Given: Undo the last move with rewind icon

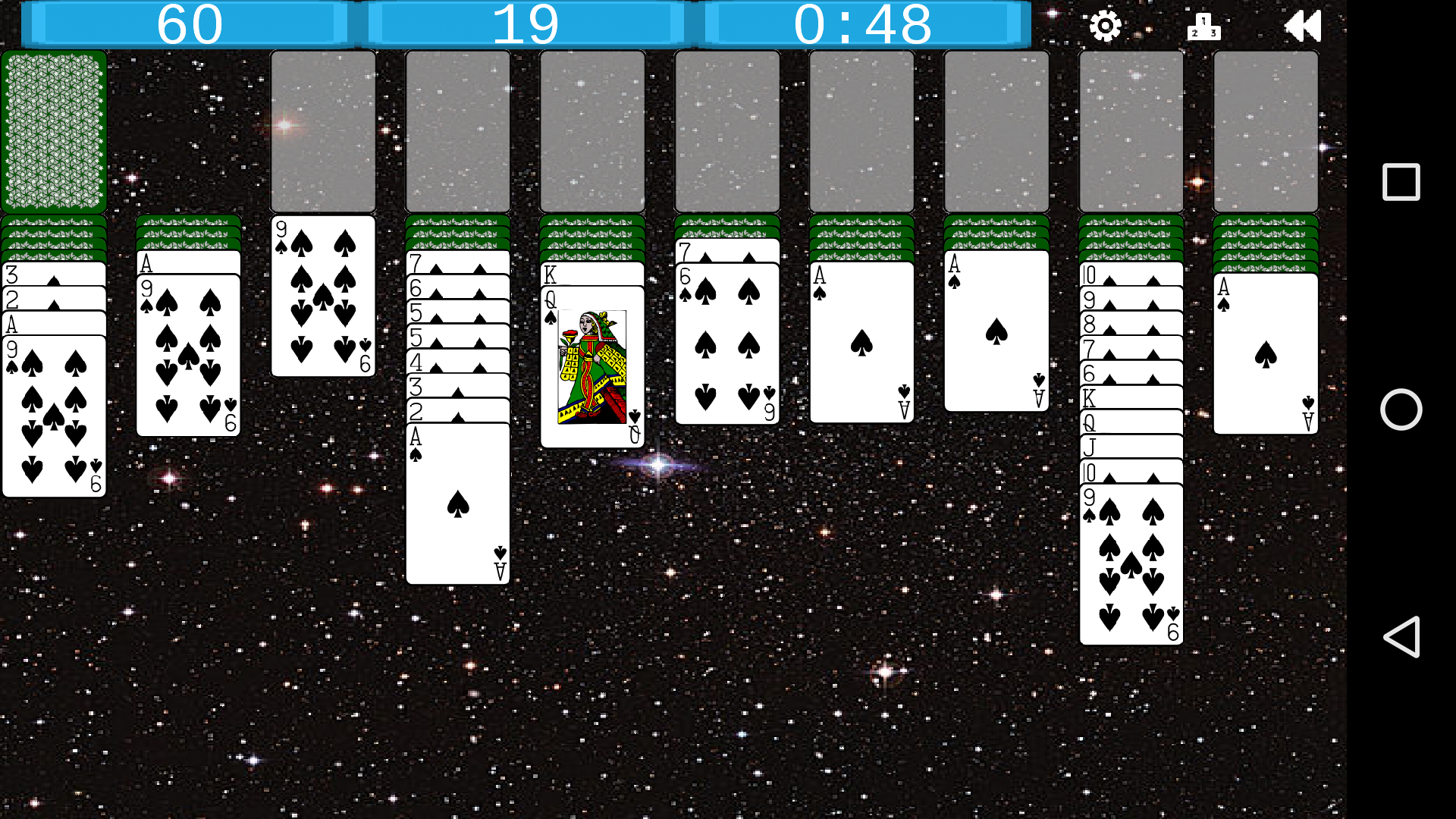Looking at the screenshot, I should point(1303,25).
